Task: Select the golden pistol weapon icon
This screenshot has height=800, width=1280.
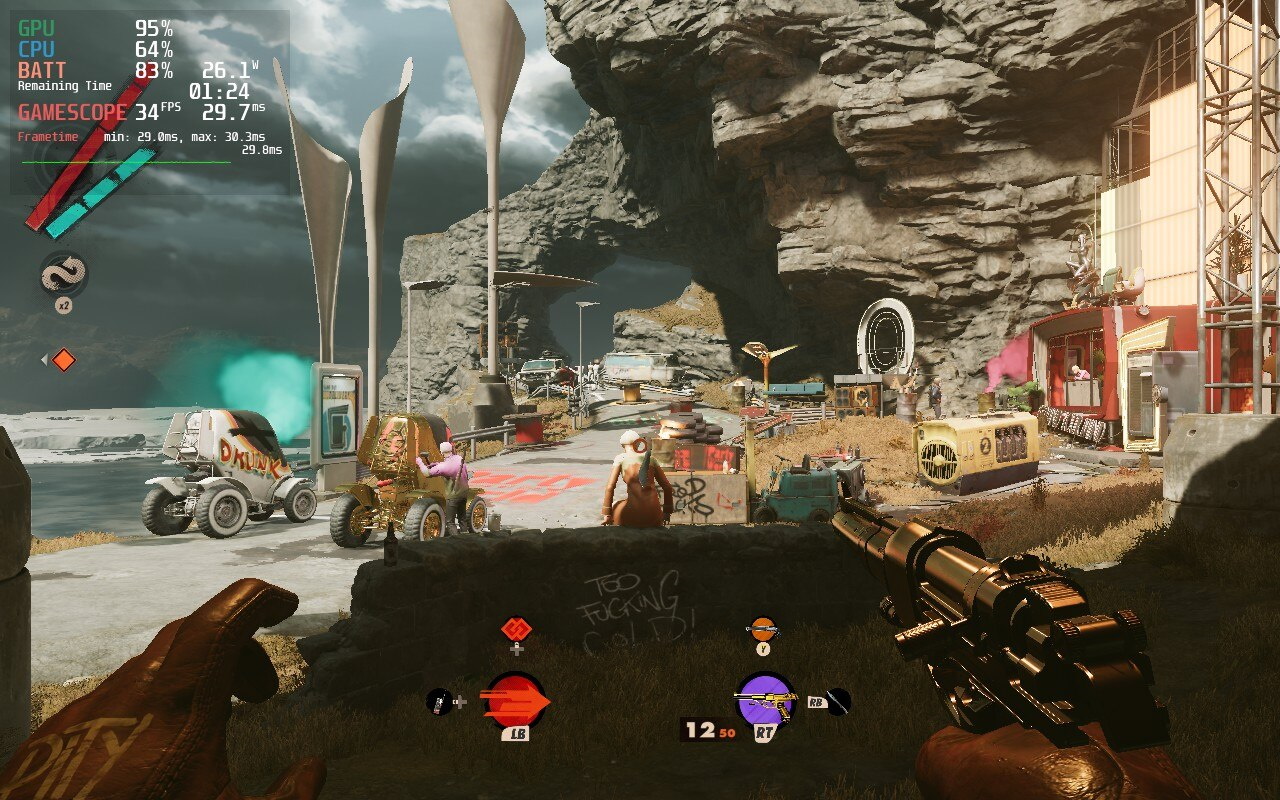Action: (765, 701)
